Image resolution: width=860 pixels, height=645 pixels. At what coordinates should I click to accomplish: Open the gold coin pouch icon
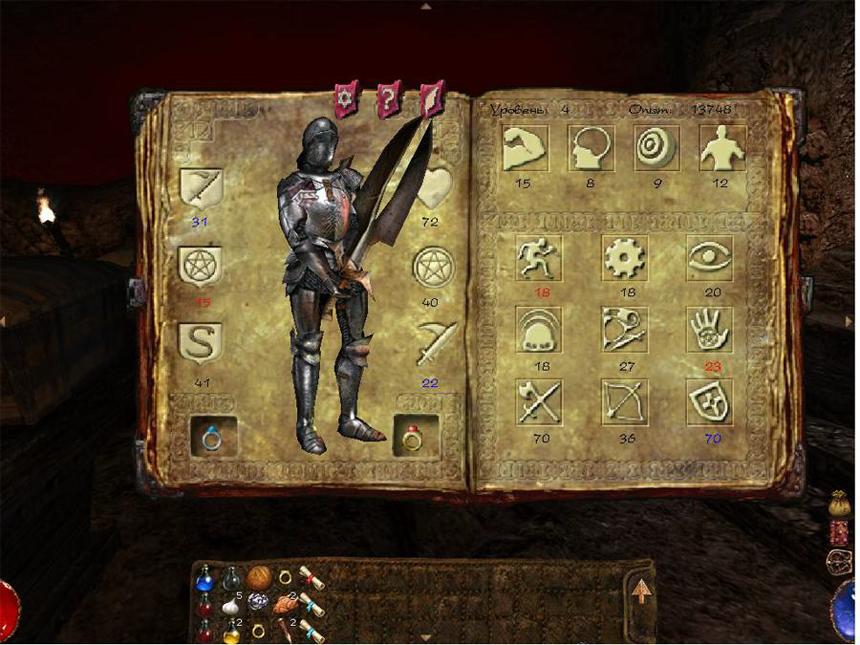pos(839,504)
